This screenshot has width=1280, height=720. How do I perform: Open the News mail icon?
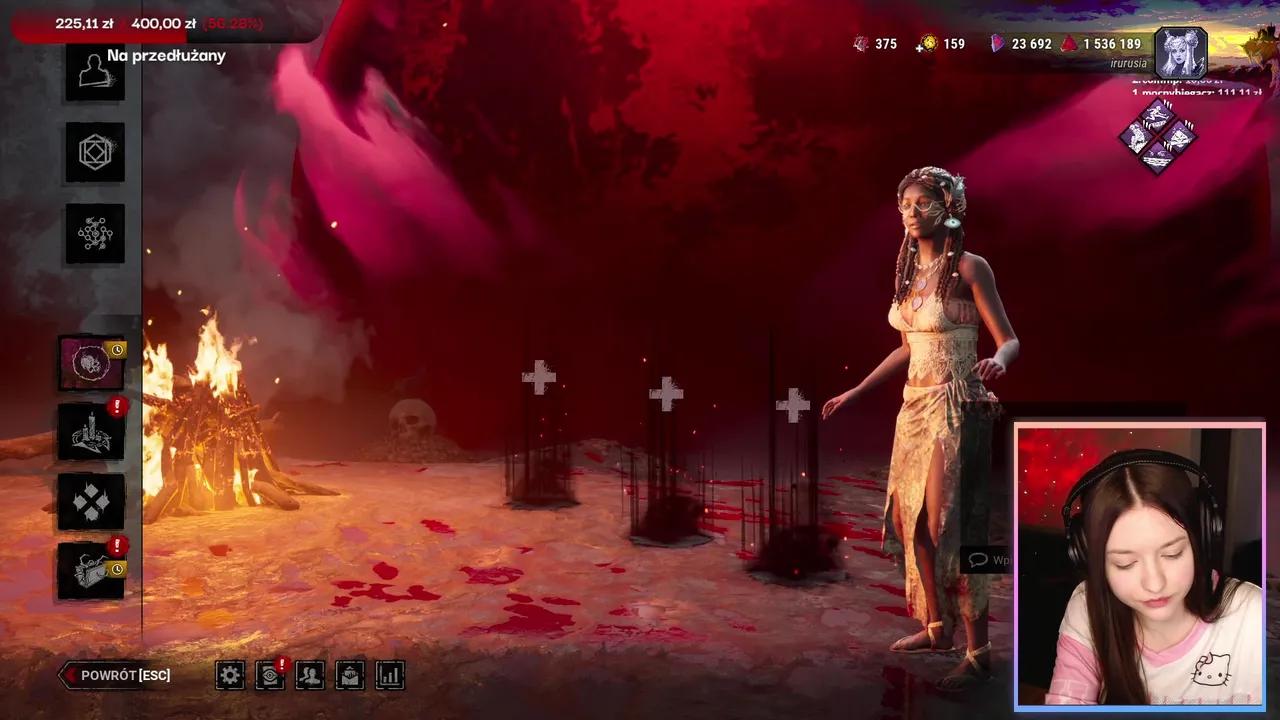(x=349, y=675)
